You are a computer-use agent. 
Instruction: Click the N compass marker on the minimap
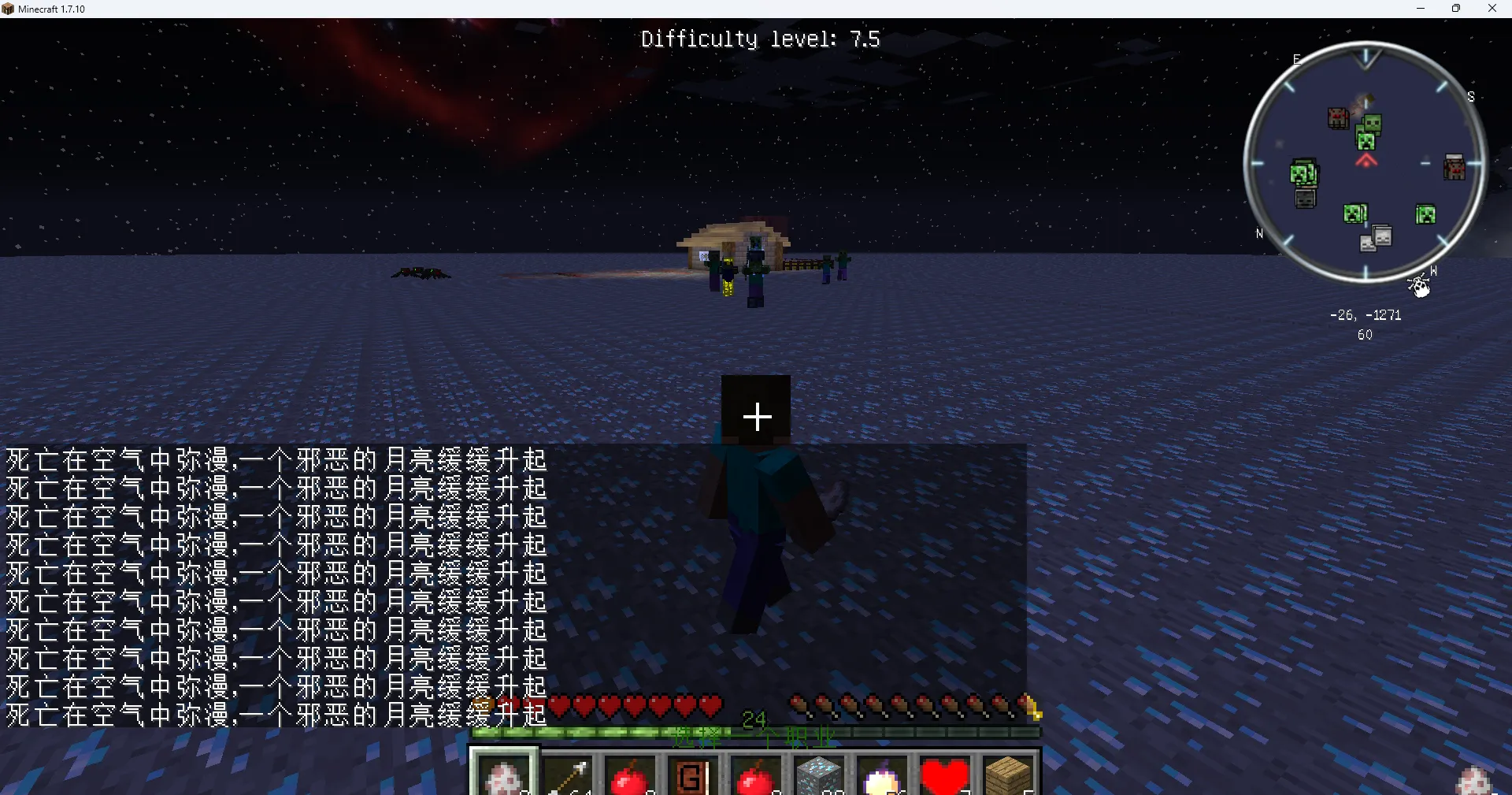pos(1260,234)
